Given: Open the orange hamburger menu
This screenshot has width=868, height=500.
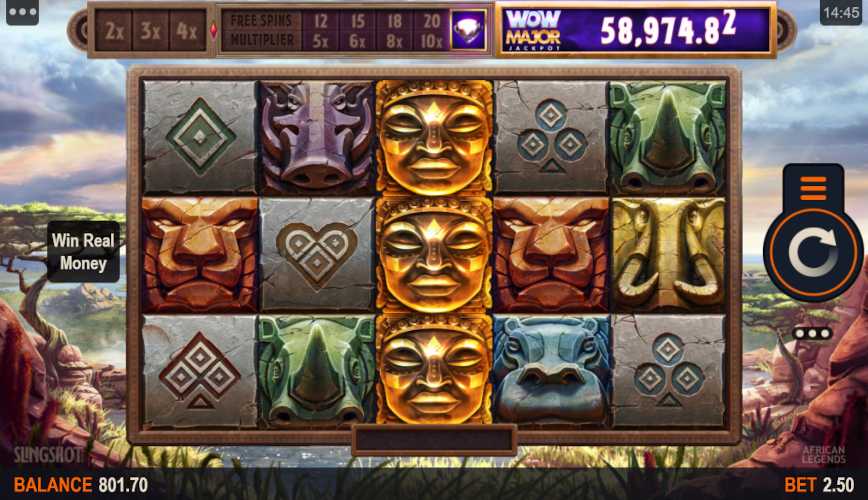Looking at the screenshot, I should 813,187.
